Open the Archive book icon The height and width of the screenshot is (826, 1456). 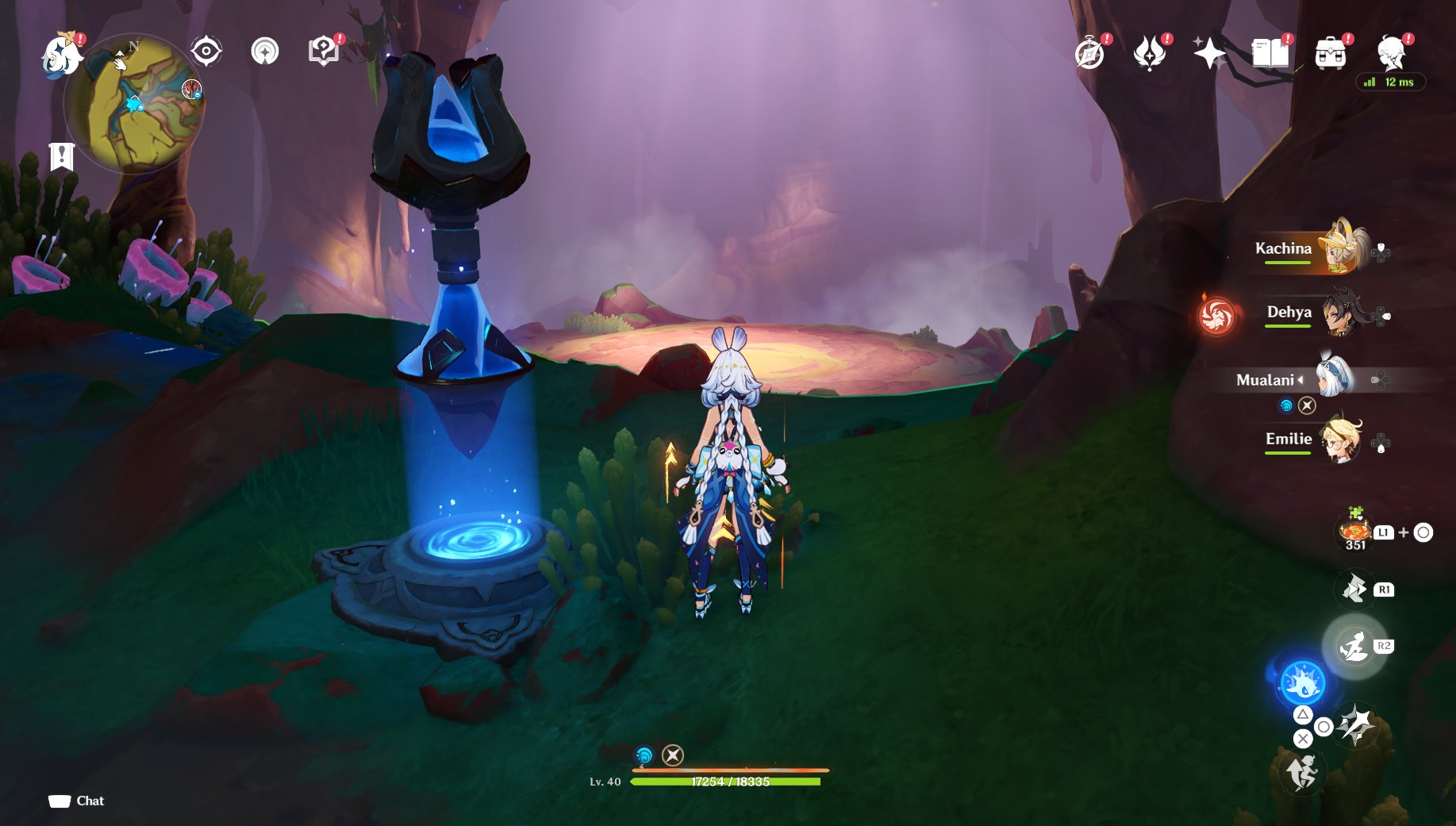[x=1270, y=52]
